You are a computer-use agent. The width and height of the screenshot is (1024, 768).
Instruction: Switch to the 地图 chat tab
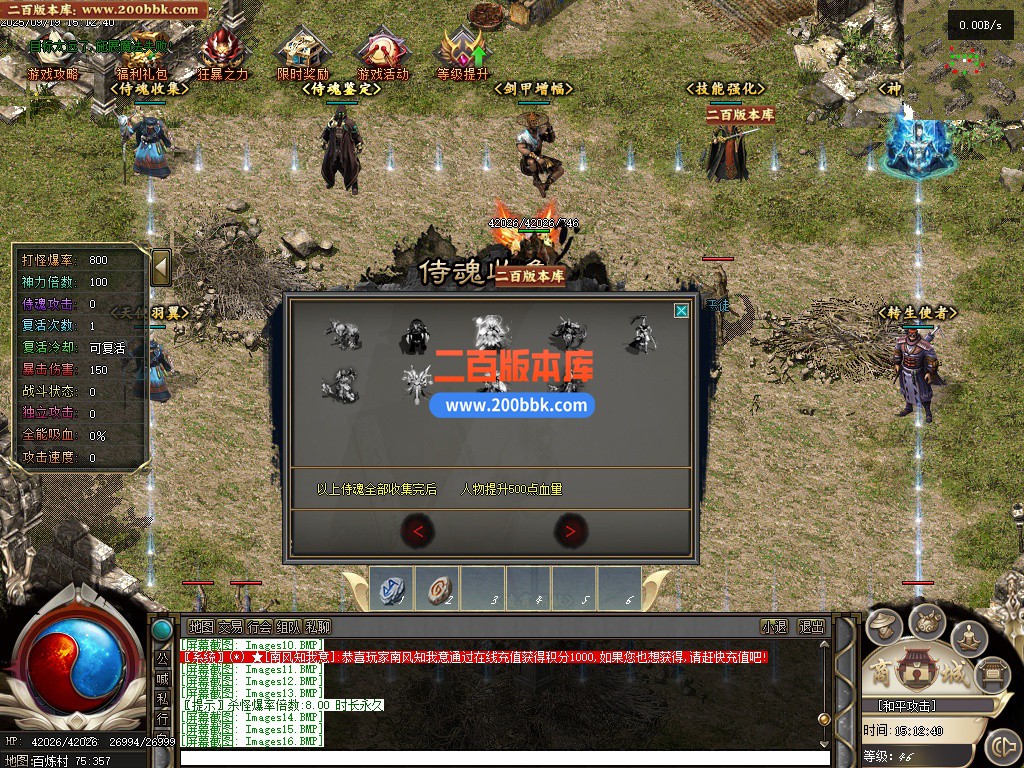pos(200,627)
